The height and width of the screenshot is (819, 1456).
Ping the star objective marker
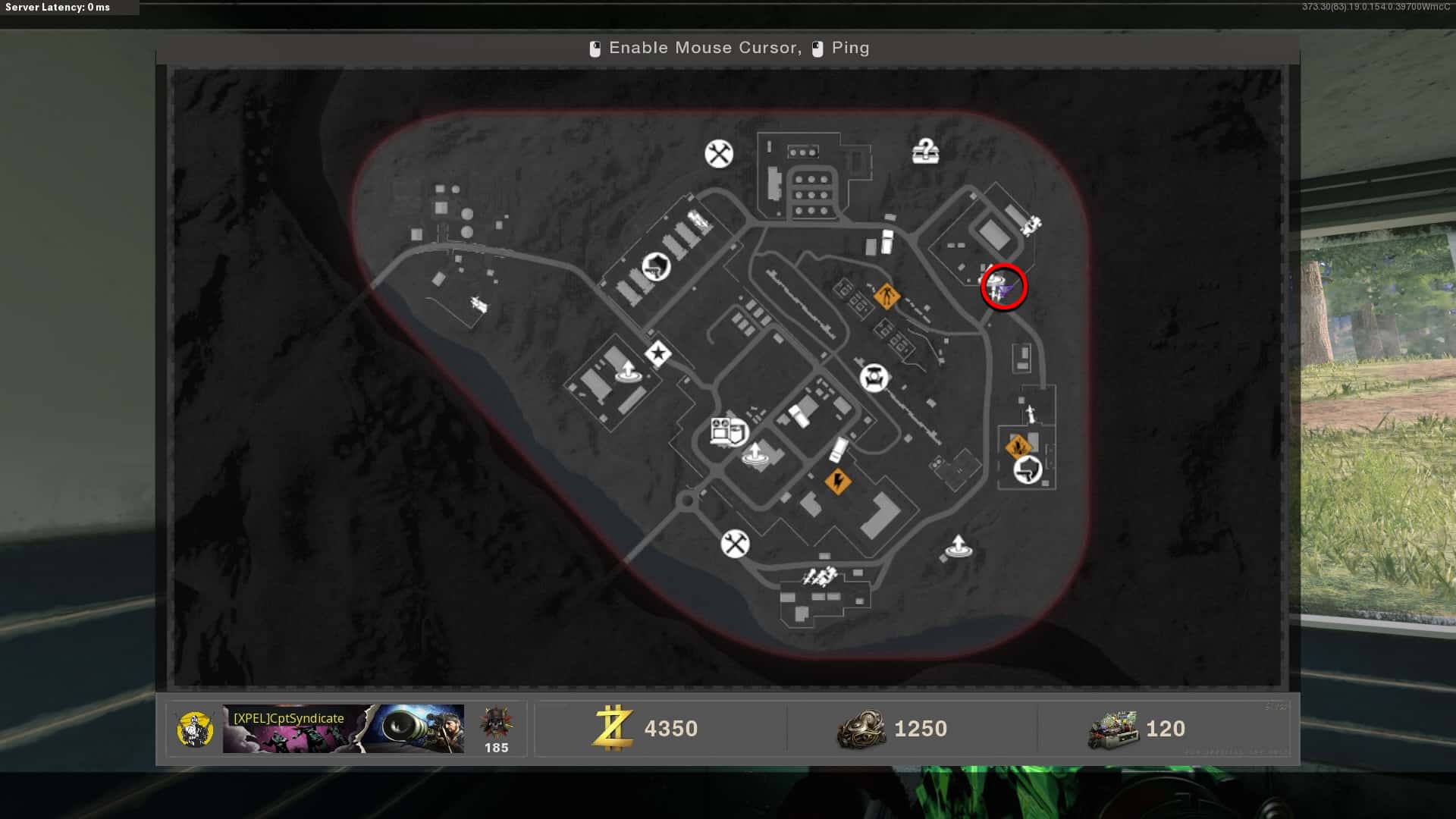pyautogui.click(x=657, y=353)
